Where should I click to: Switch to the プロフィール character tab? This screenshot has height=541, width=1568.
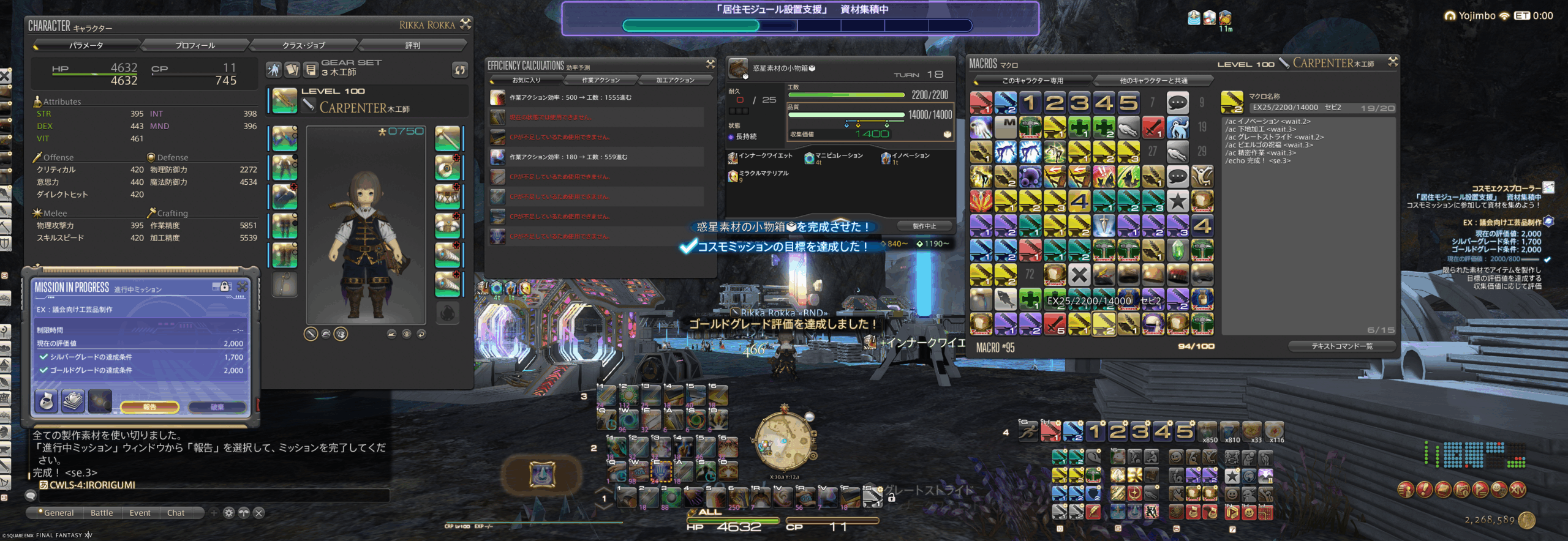click(x=195, y=45)
